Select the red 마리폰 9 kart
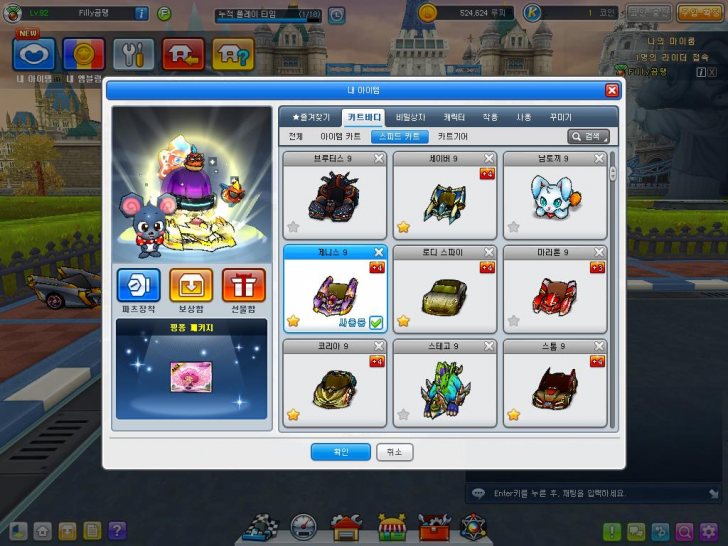 click(x=554, y=291)
